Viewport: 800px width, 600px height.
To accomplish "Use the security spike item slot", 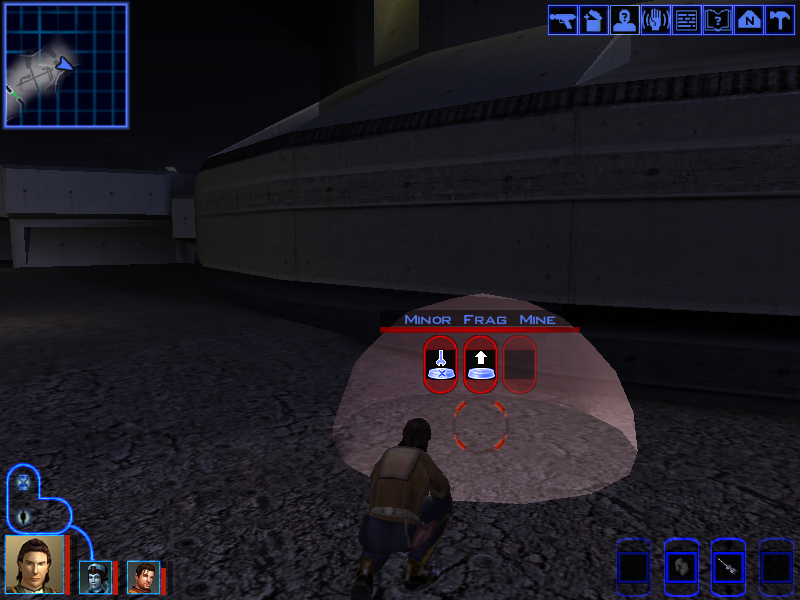I will (728, 567).
